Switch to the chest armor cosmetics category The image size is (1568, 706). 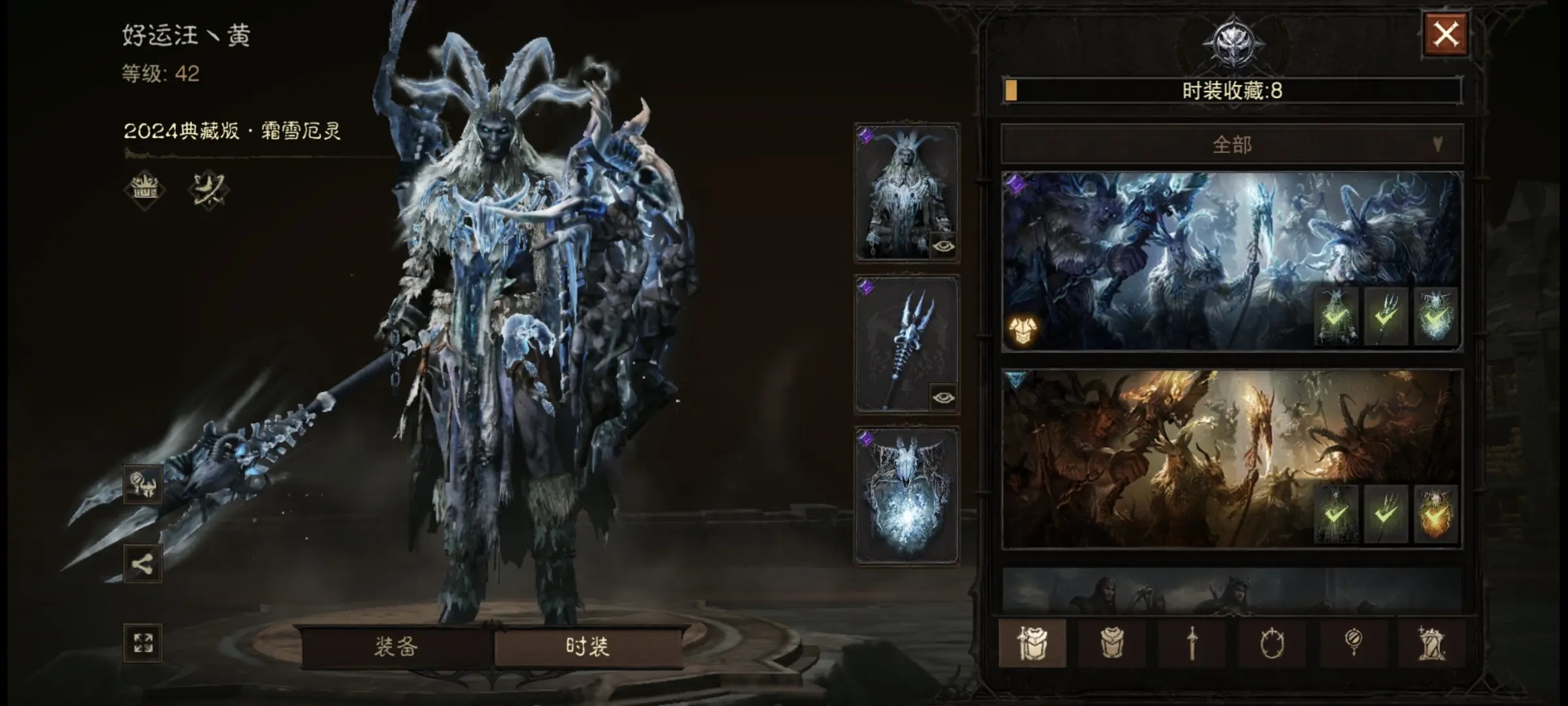(x=1112, y=643)
